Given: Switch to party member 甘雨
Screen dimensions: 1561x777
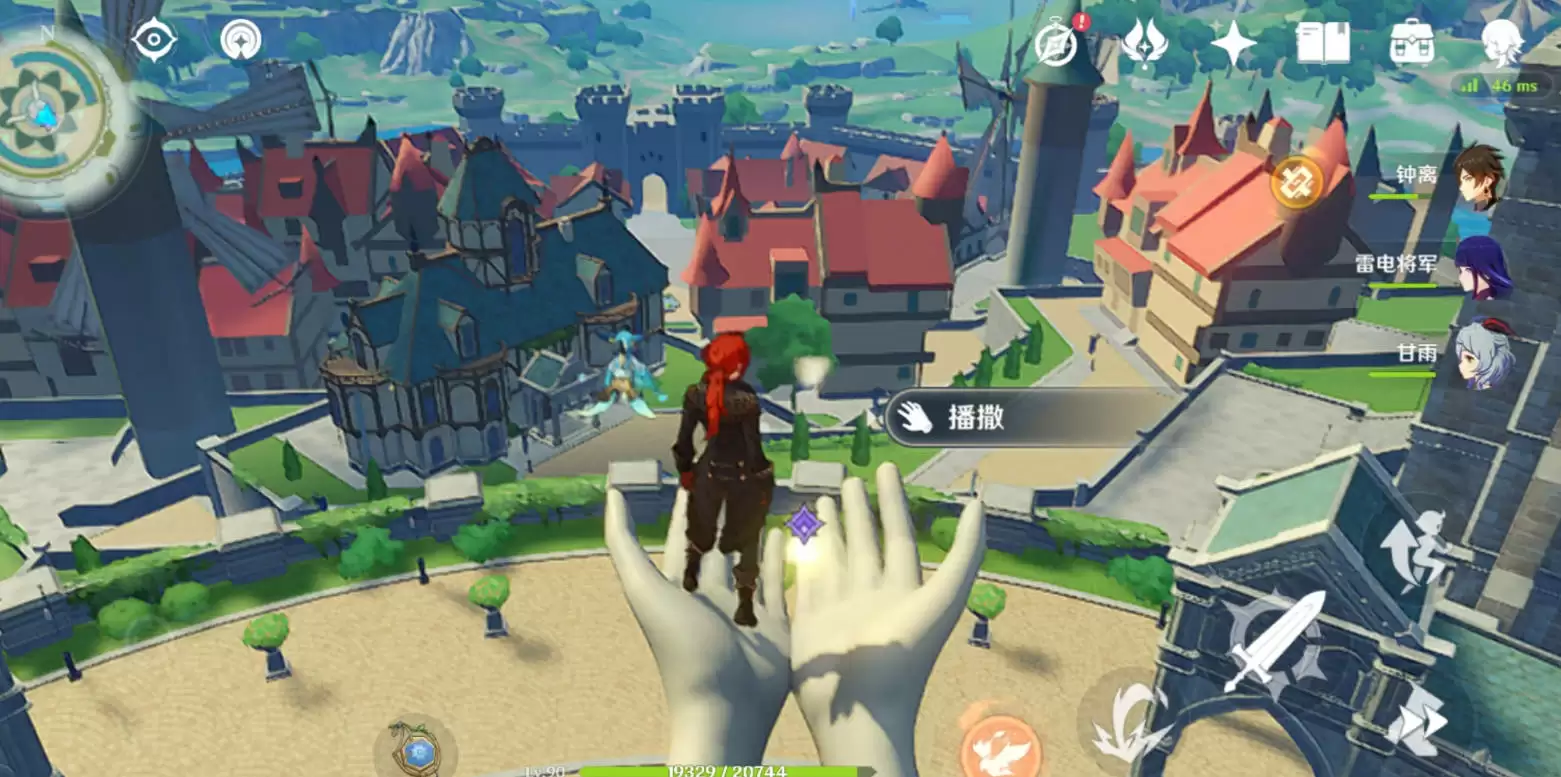Looking at the screenshot, I should pos(1480,353).
